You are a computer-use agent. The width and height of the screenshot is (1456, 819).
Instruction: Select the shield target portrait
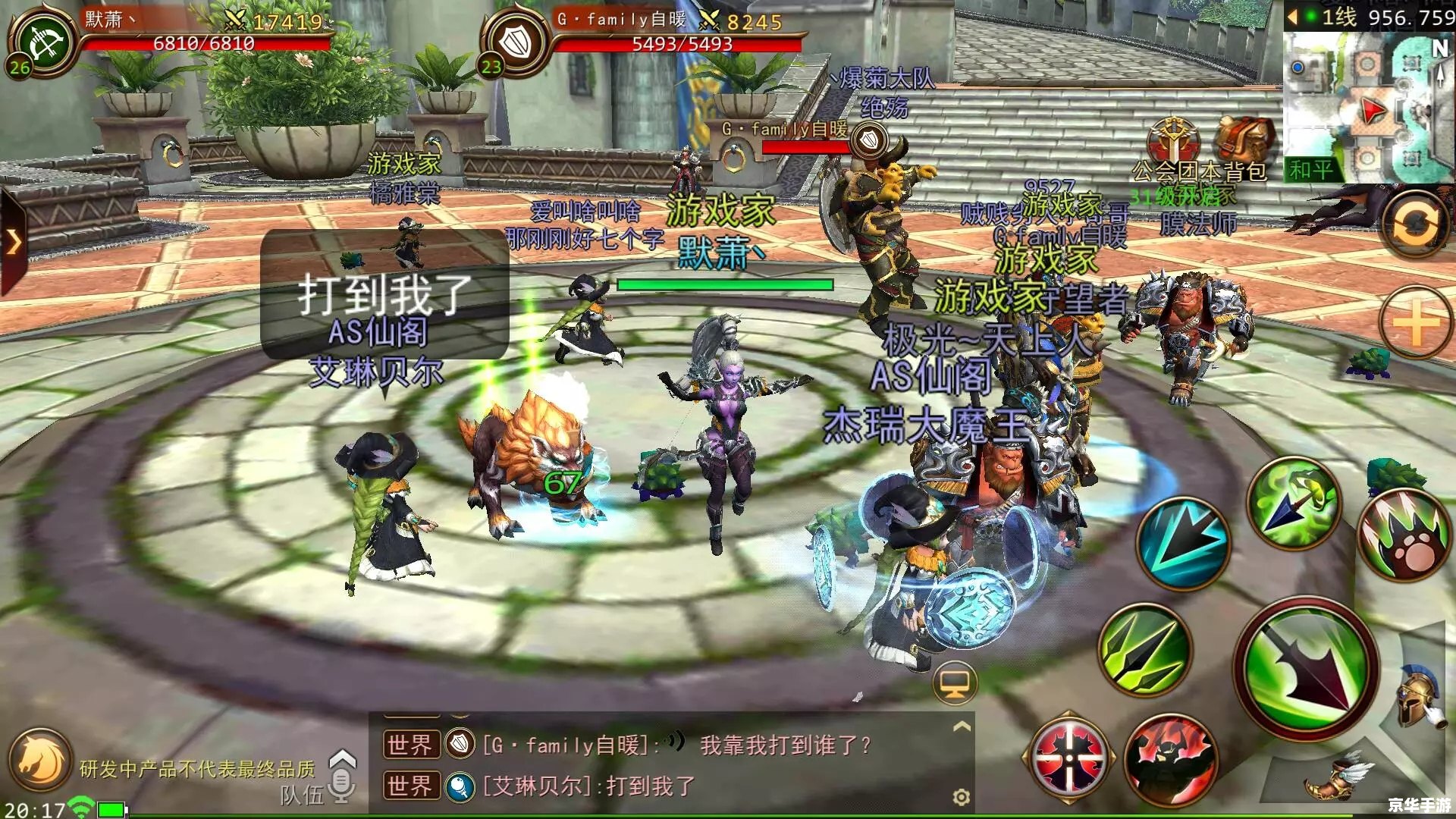[518, 42]
